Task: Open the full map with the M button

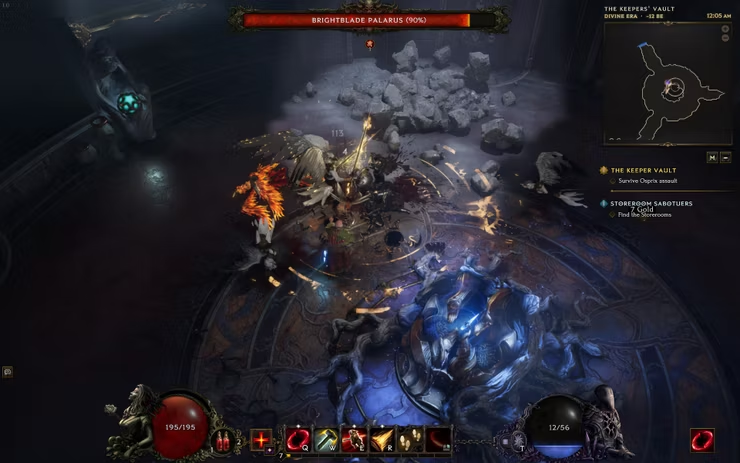Action: click(x=711, y=157)
